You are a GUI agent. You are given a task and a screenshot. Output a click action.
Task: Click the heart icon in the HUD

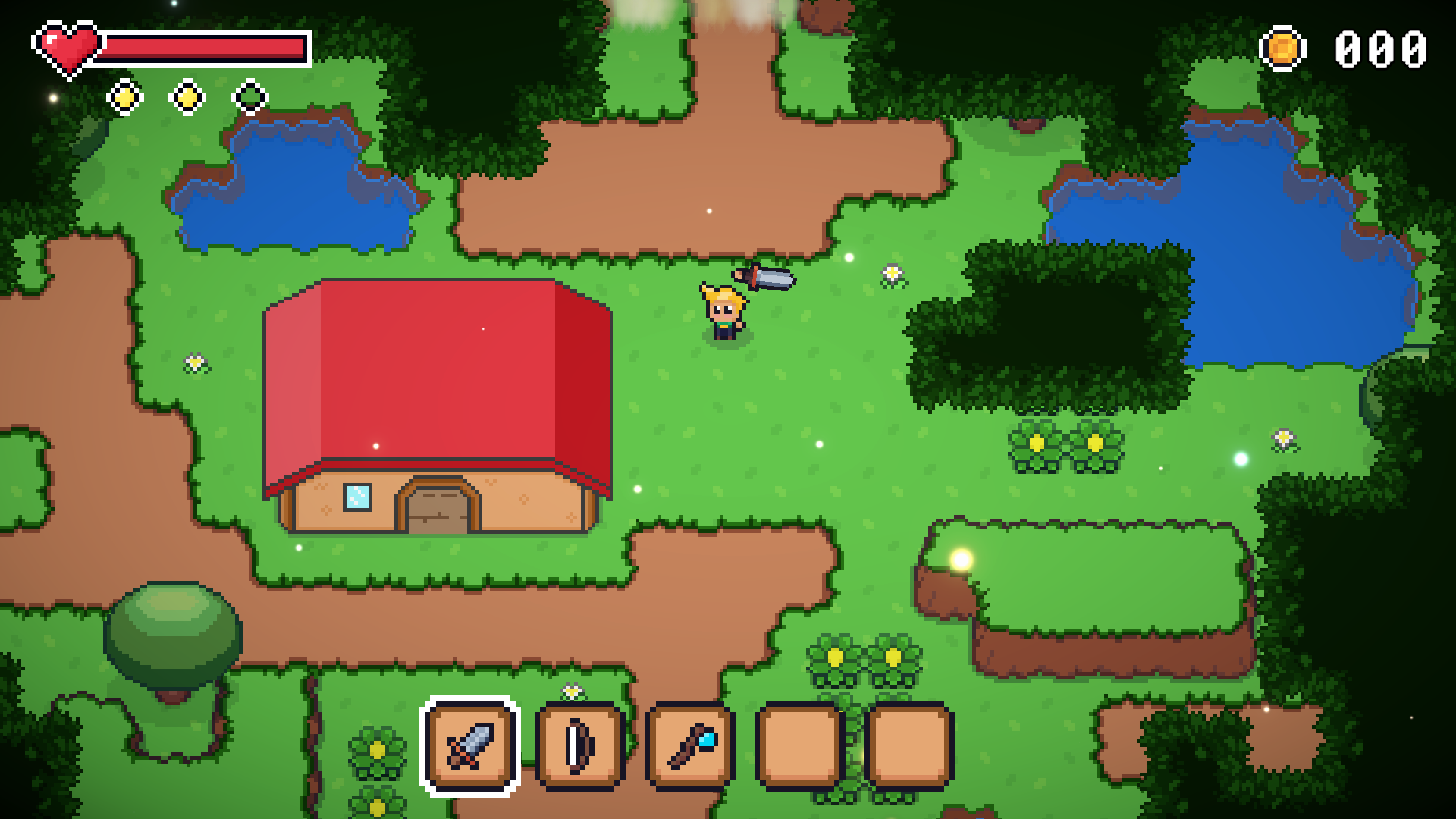click(x=68, y=47)
